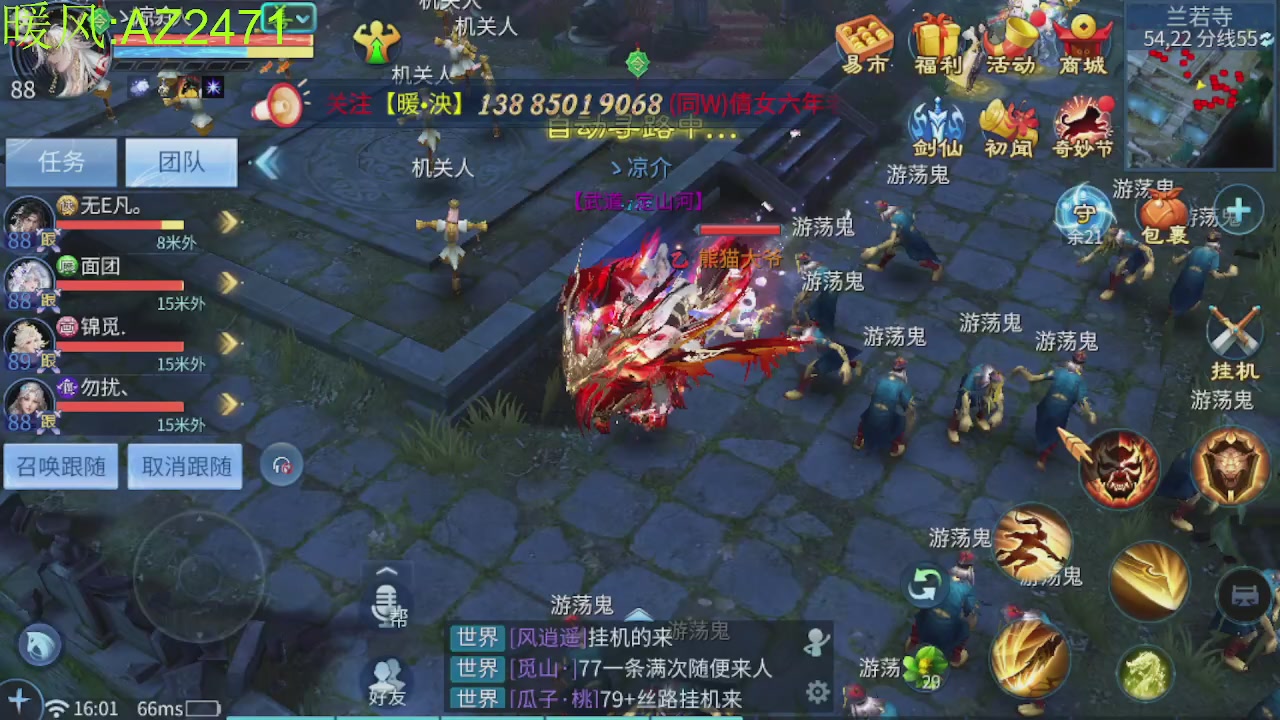
Task: Expand the chat using the upward chevron
Action: pyautogui.click(x=385, y=570)
